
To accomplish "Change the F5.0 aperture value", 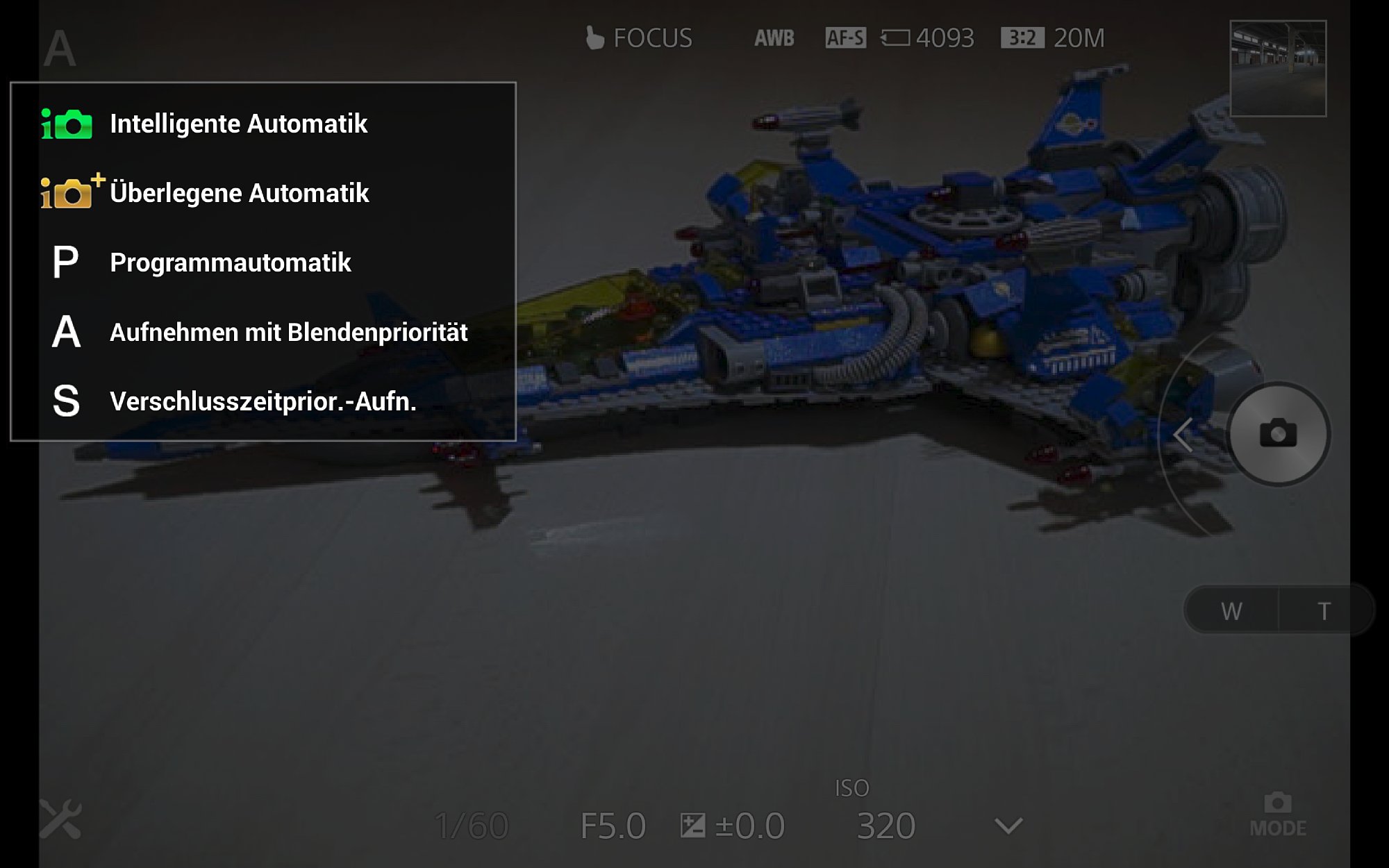I will 613,826.
